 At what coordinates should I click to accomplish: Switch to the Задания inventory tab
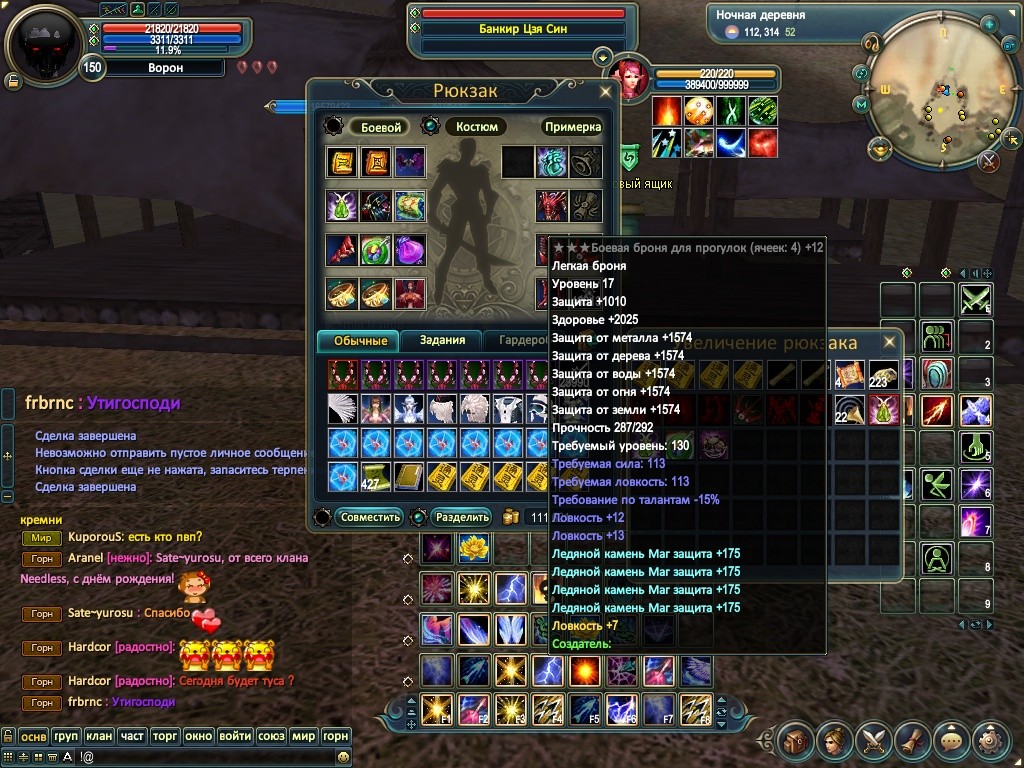click(x=442, y=340)
